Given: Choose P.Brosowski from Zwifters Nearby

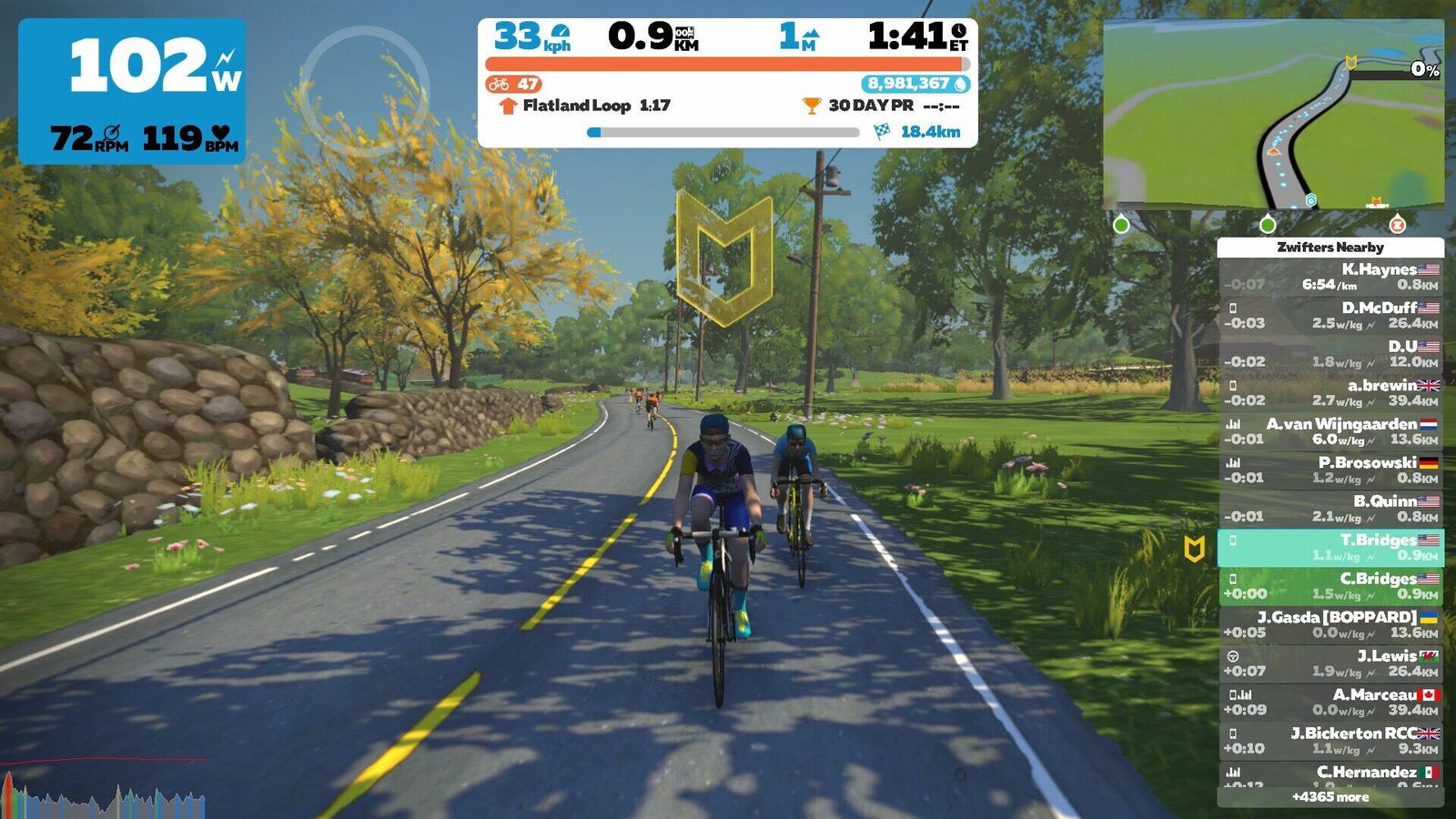Looking at the screenshot, I should [1330, 470].
